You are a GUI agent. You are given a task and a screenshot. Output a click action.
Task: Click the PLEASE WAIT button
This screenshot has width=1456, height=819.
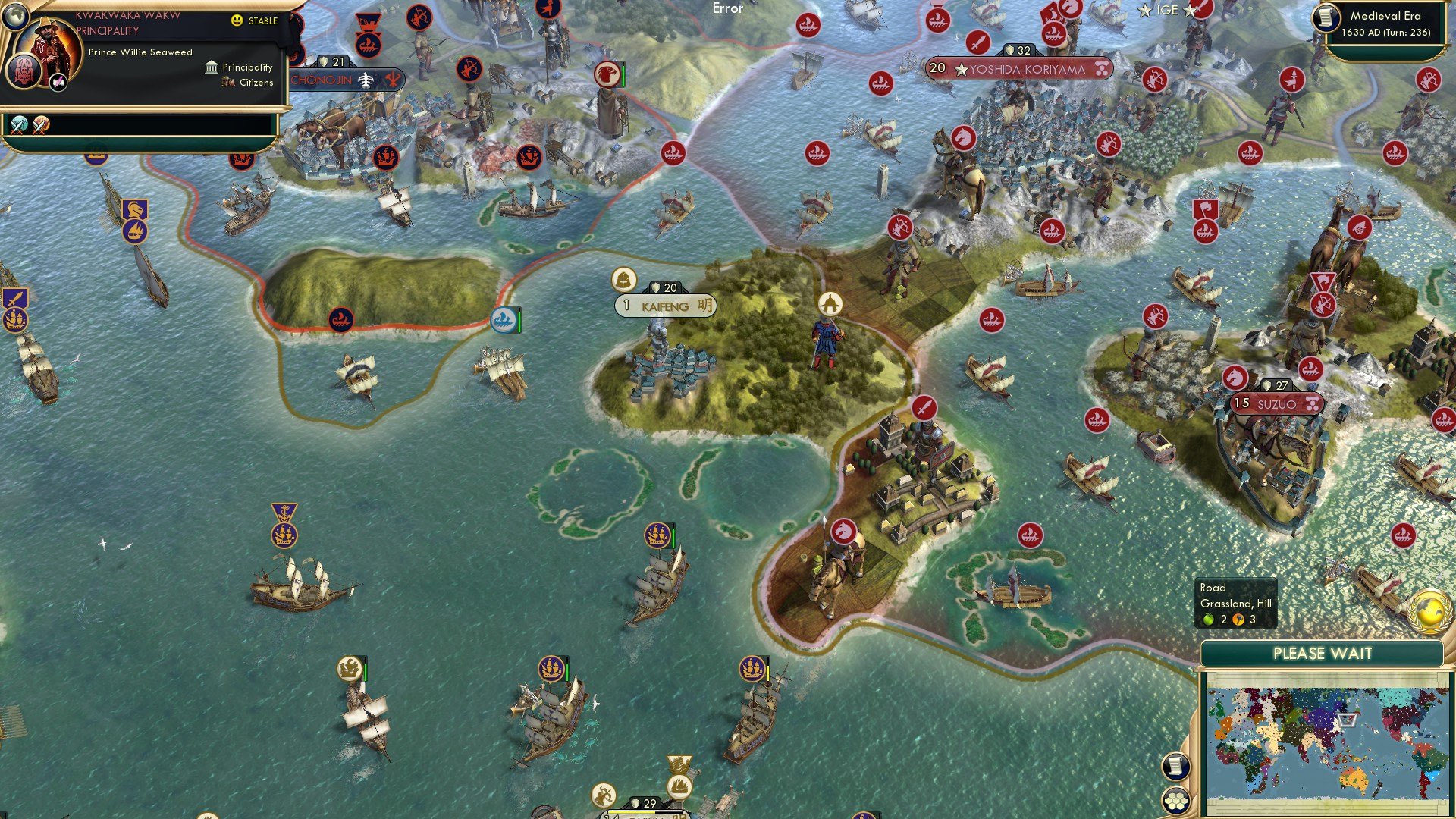pyautogui.click(x=1325, y=653)
